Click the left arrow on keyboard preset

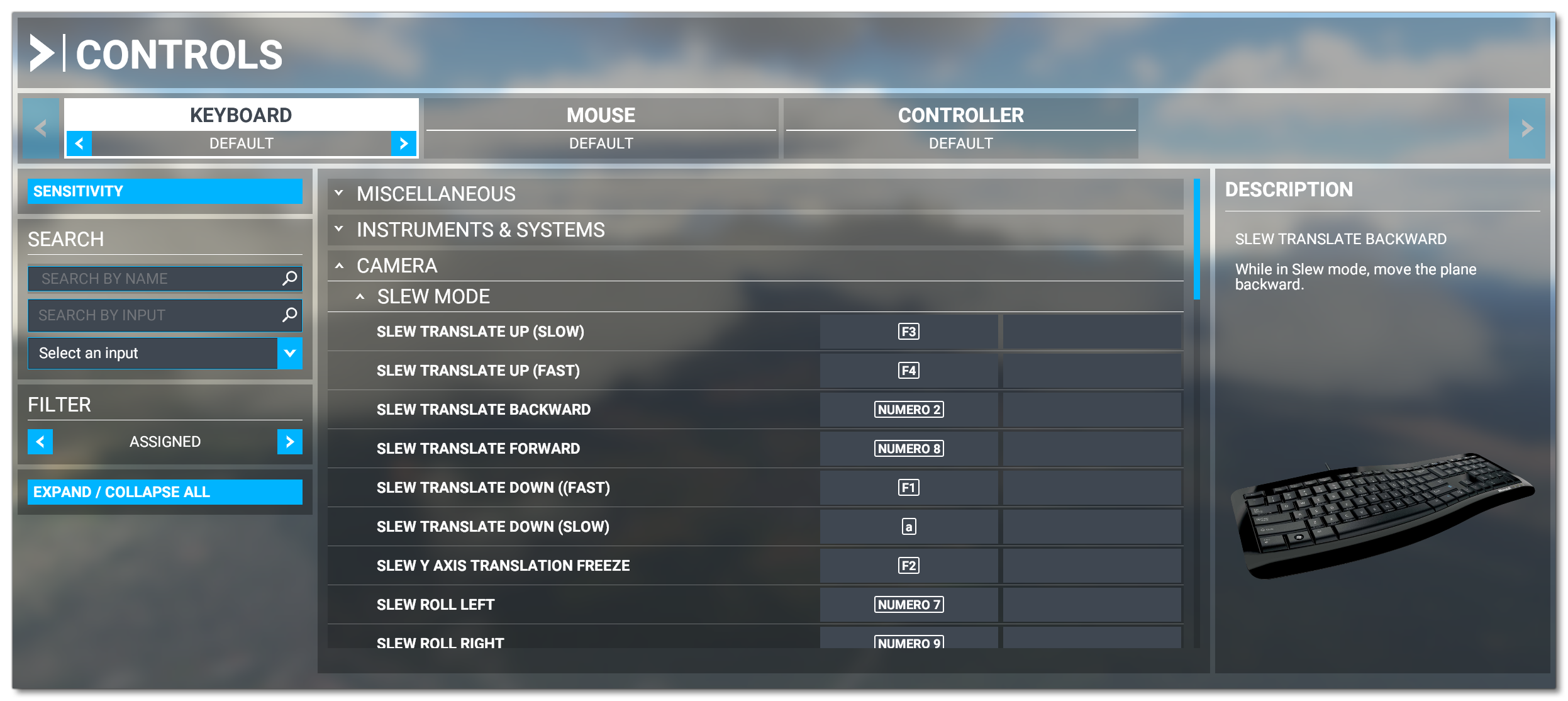(78, 143)
